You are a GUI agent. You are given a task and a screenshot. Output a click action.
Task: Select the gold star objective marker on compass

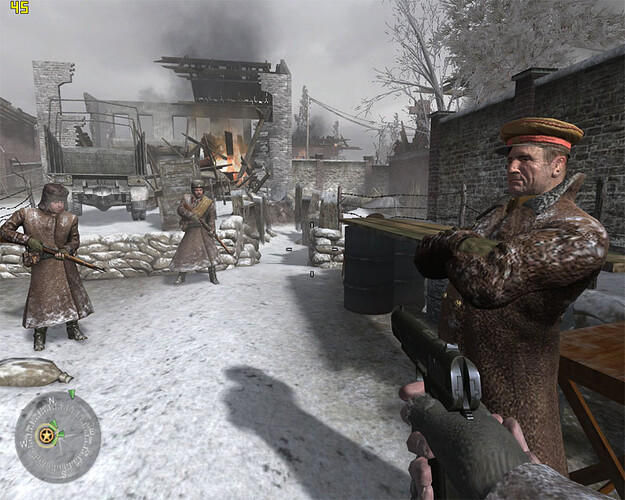tap(46, 435)
